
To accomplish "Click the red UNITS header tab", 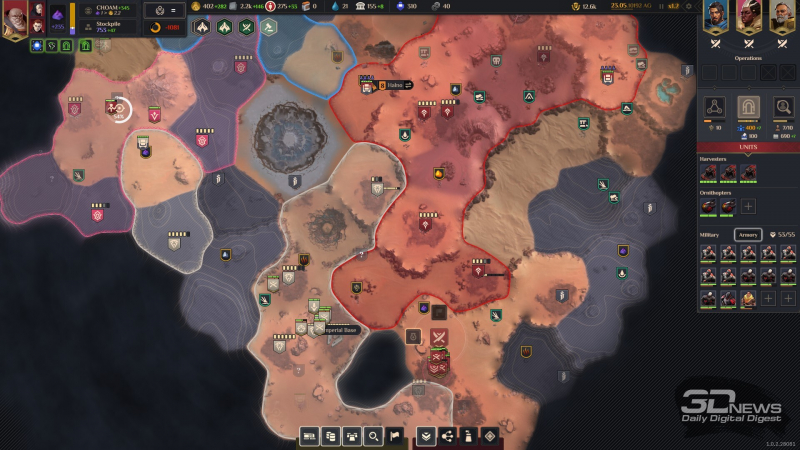I will [x=748, y=147].
